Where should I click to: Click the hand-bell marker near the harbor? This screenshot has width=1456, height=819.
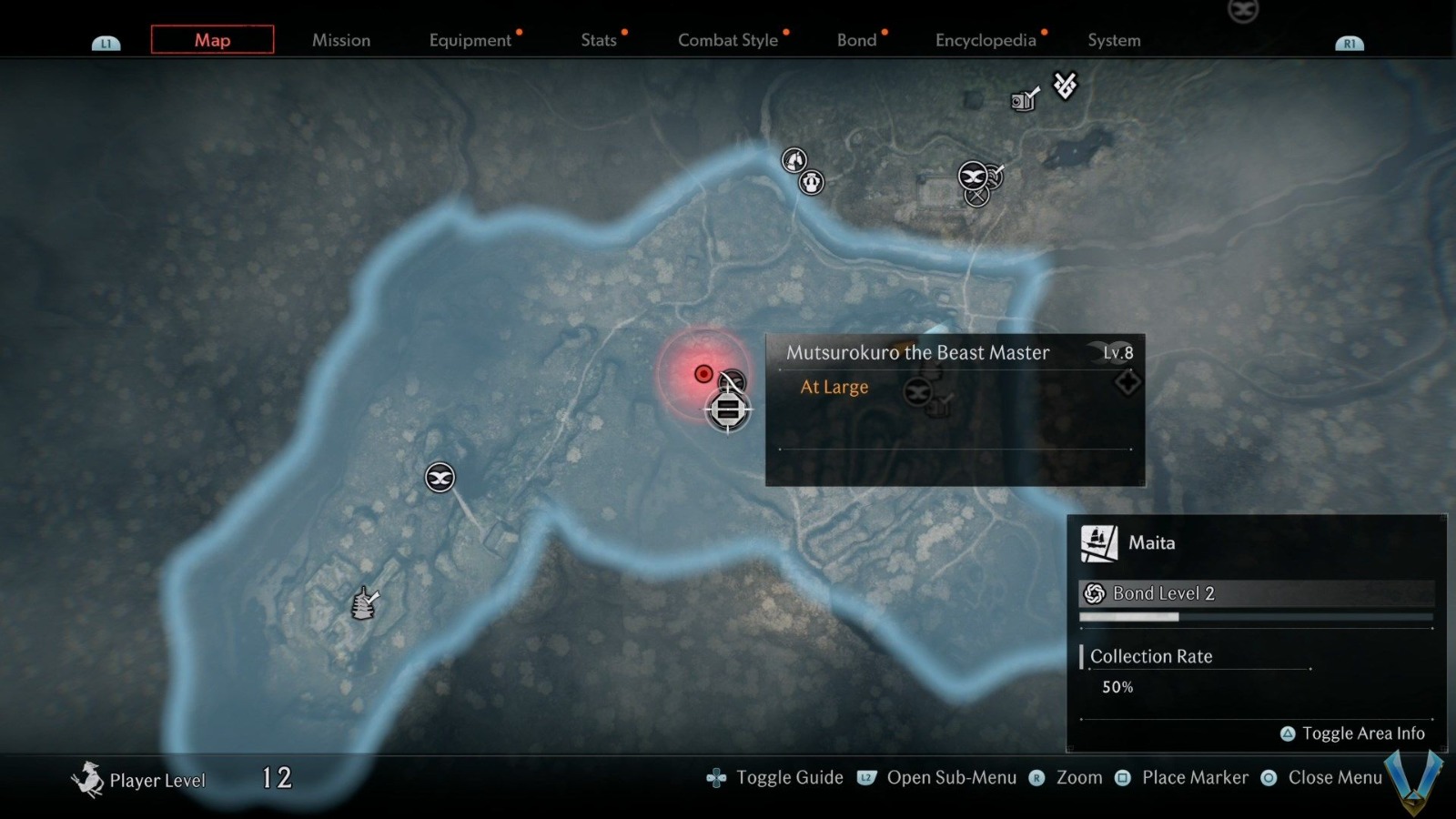[365, 602]
